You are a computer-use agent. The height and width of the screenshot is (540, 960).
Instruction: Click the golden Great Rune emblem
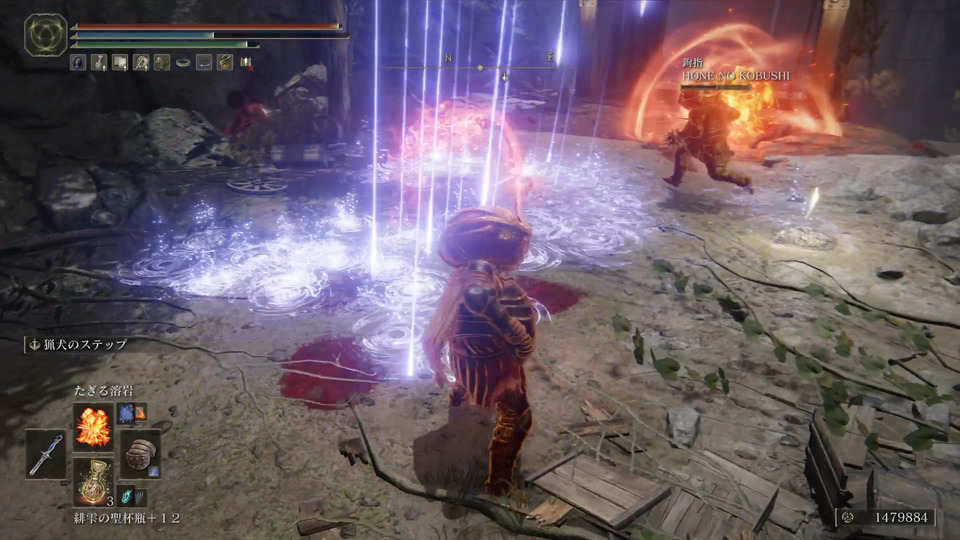pos(45,35)
